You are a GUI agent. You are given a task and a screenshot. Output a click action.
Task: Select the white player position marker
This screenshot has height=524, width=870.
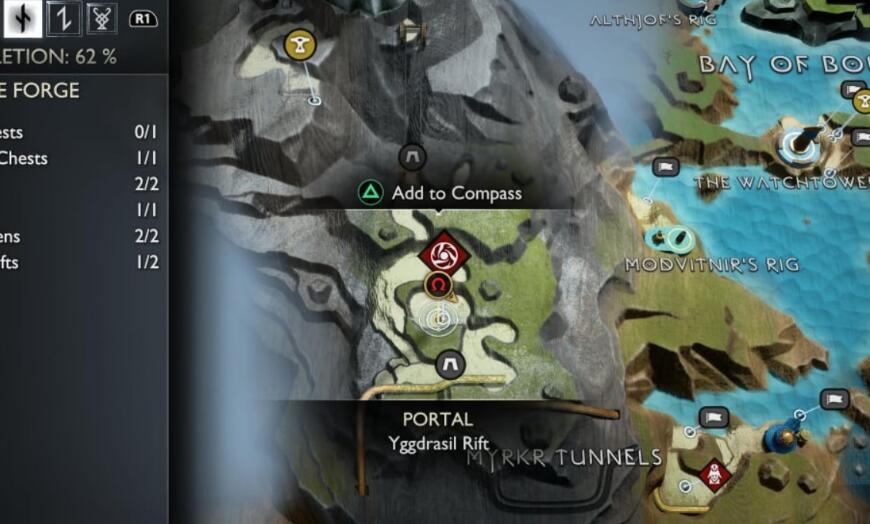pos(438,319)
